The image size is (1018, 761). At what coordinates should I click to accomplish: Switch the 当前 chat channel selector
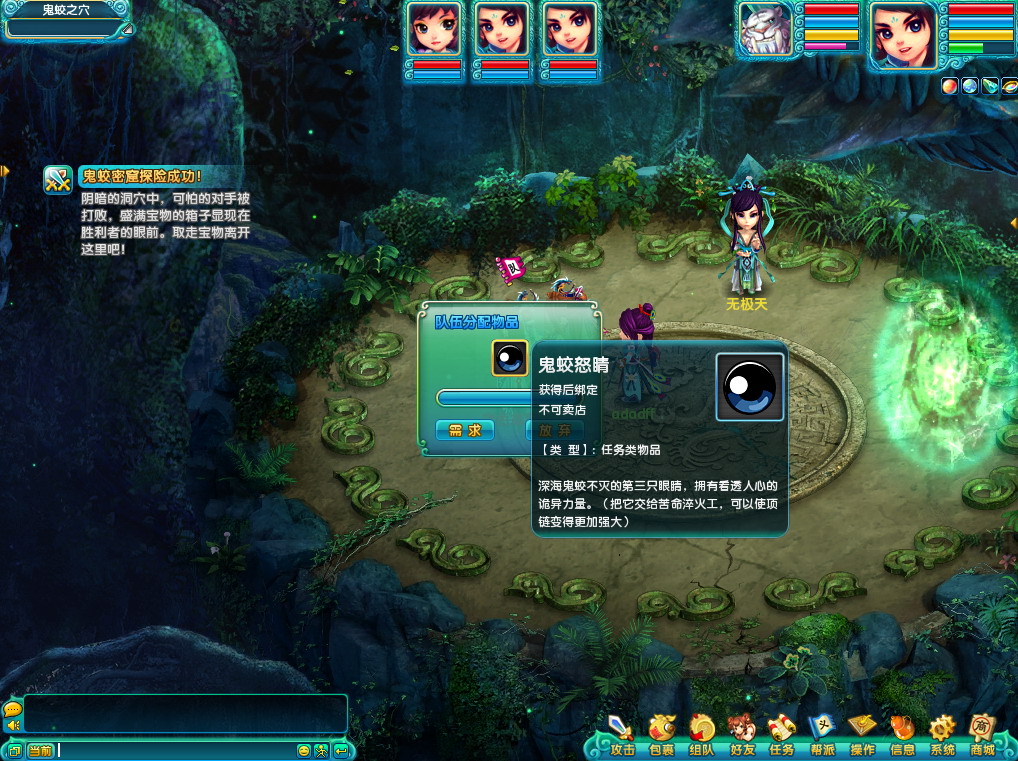[x=40, y=751]
